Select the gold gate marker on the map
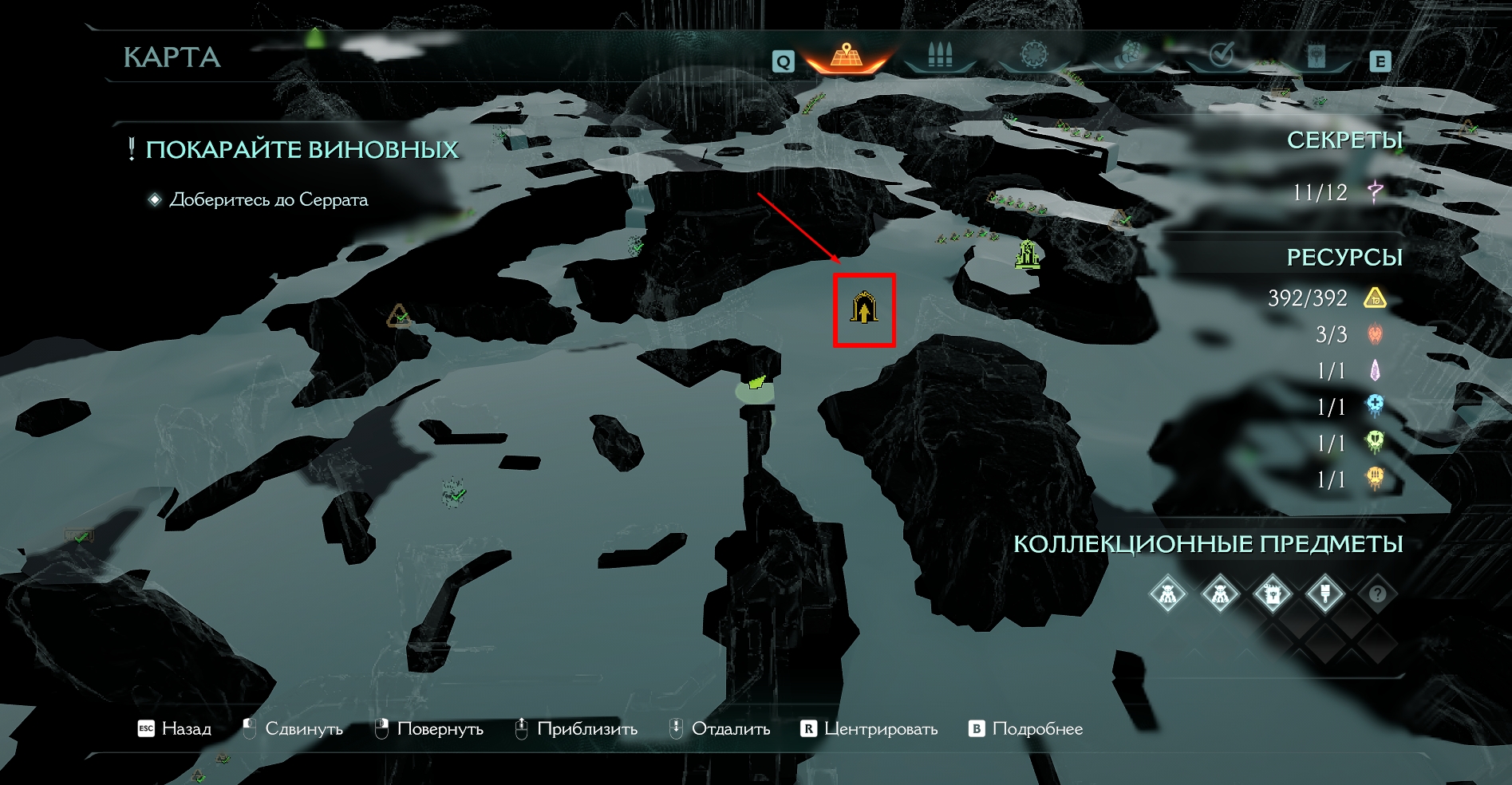1512x785 pixels. click(x=864, y=309)
